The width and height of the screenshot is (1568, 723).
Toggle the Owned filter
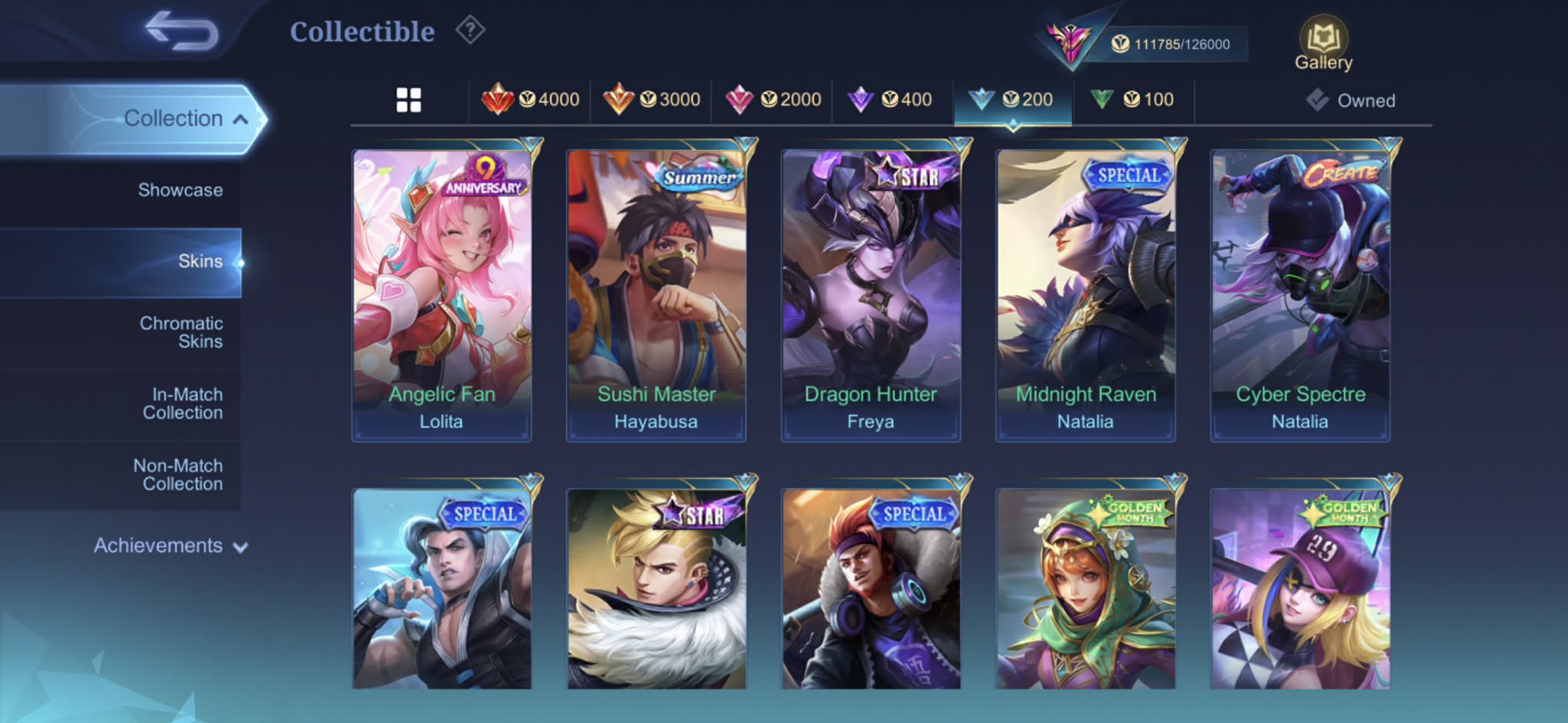coord(1351,100)
